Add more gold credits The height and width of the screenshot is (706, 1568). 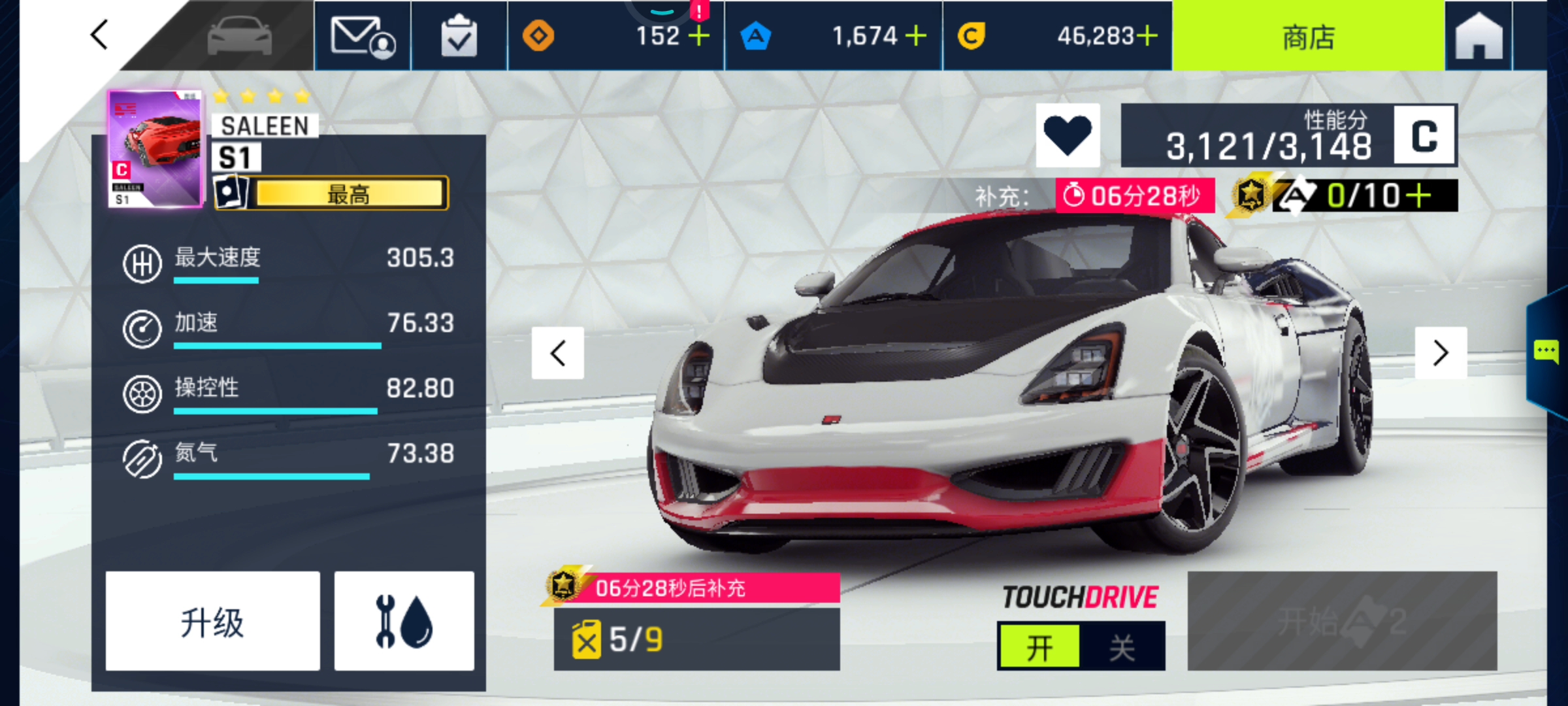1147,36
